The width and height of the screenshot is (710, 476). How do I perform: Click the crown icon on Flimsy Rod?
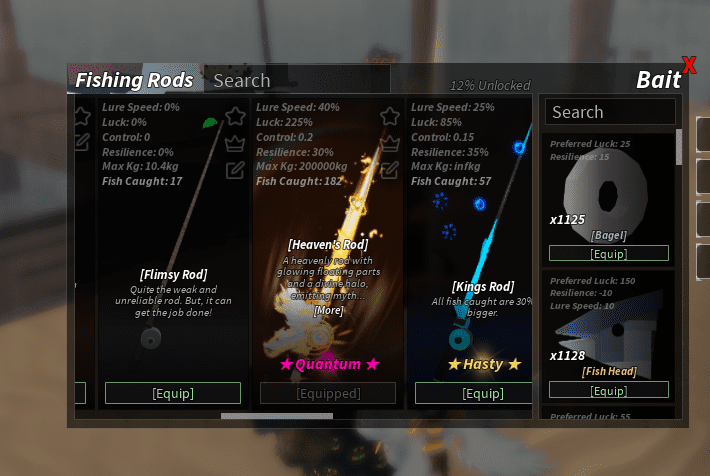(235, 143)
